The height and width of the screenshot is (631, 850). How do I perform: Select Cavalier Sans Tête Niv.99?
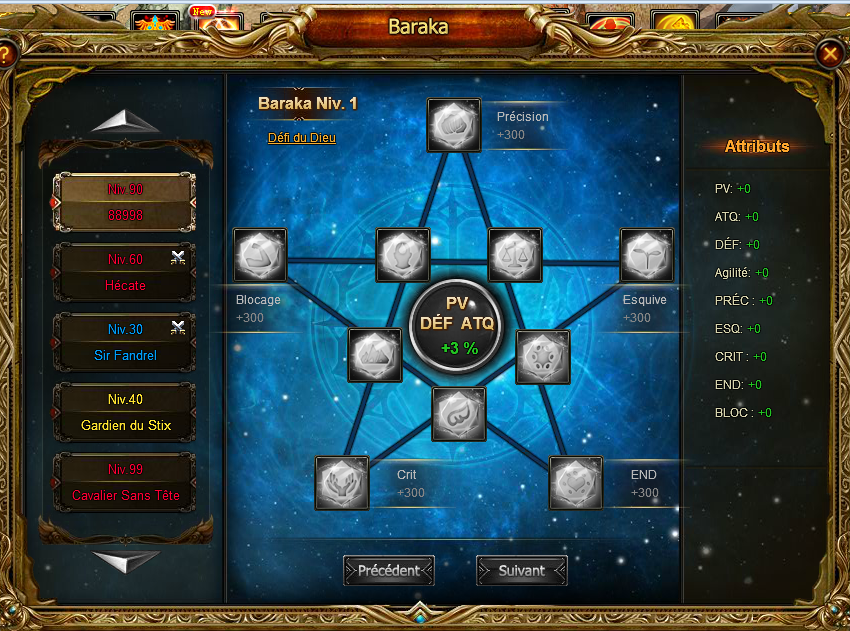(x=125, y=482)
